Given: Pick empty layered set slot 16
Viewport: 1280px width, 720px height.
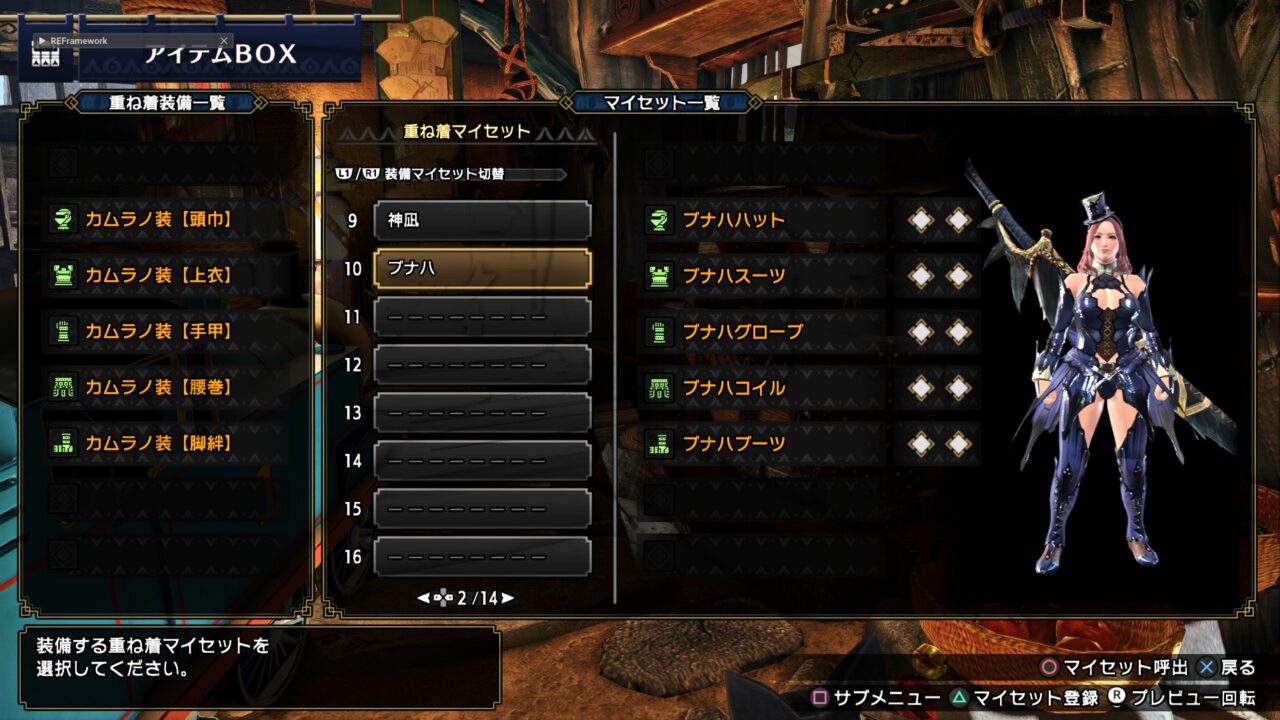Looking at the screenshot, I should click(x=482, y=556).
